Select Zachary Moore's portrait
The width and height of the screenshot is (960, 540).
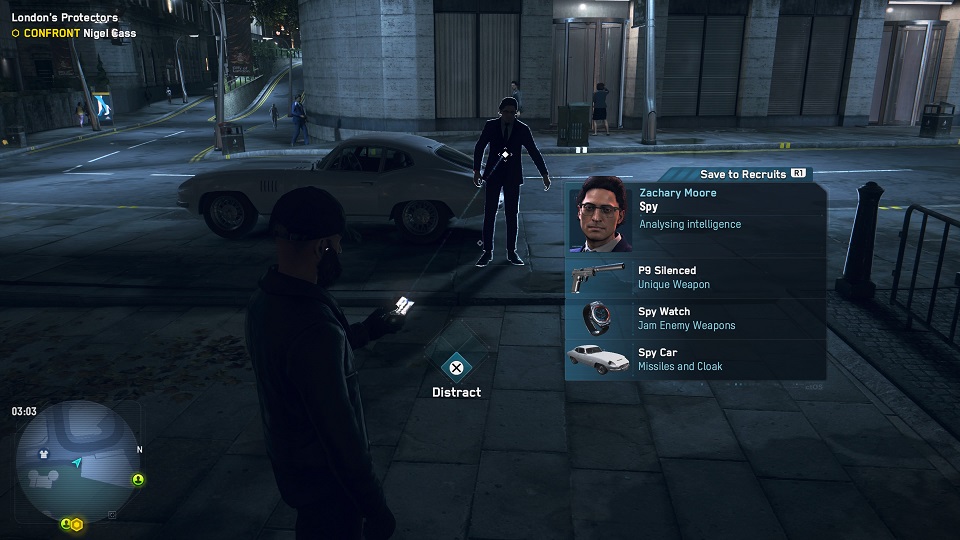pos(601,218)
